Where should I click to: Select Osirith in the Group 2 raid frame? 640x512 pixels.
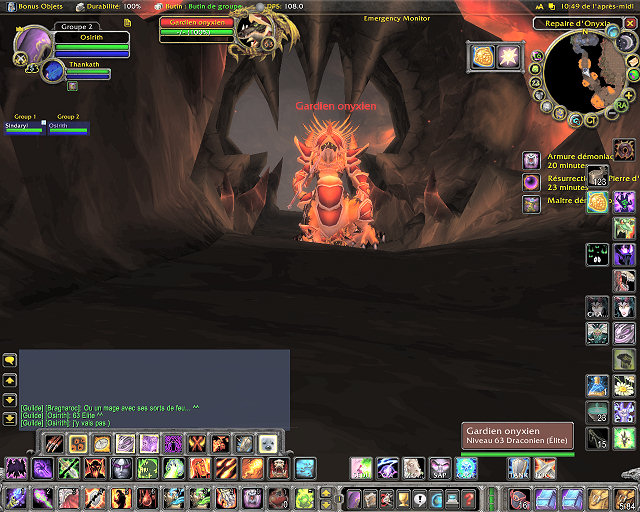[x=69, y=127]
